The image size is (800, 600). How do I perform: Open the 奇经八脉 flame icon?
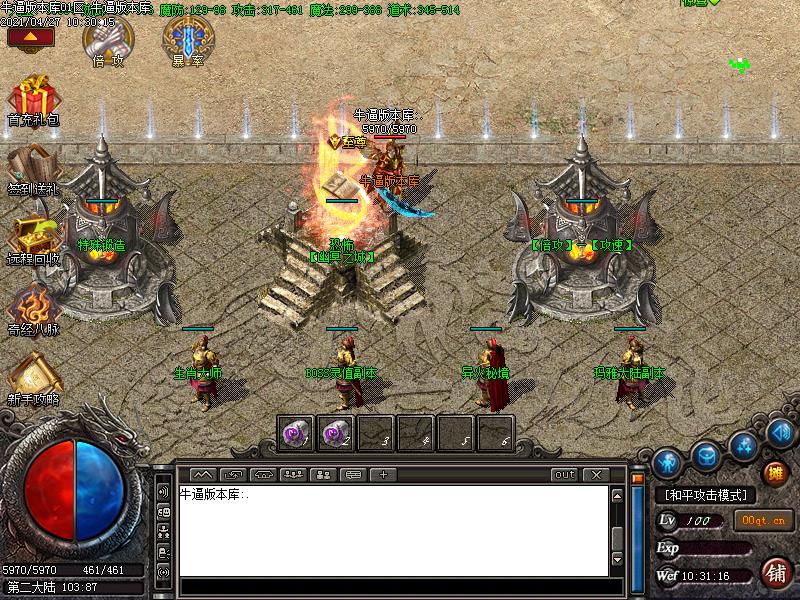[x=33, y=305]
